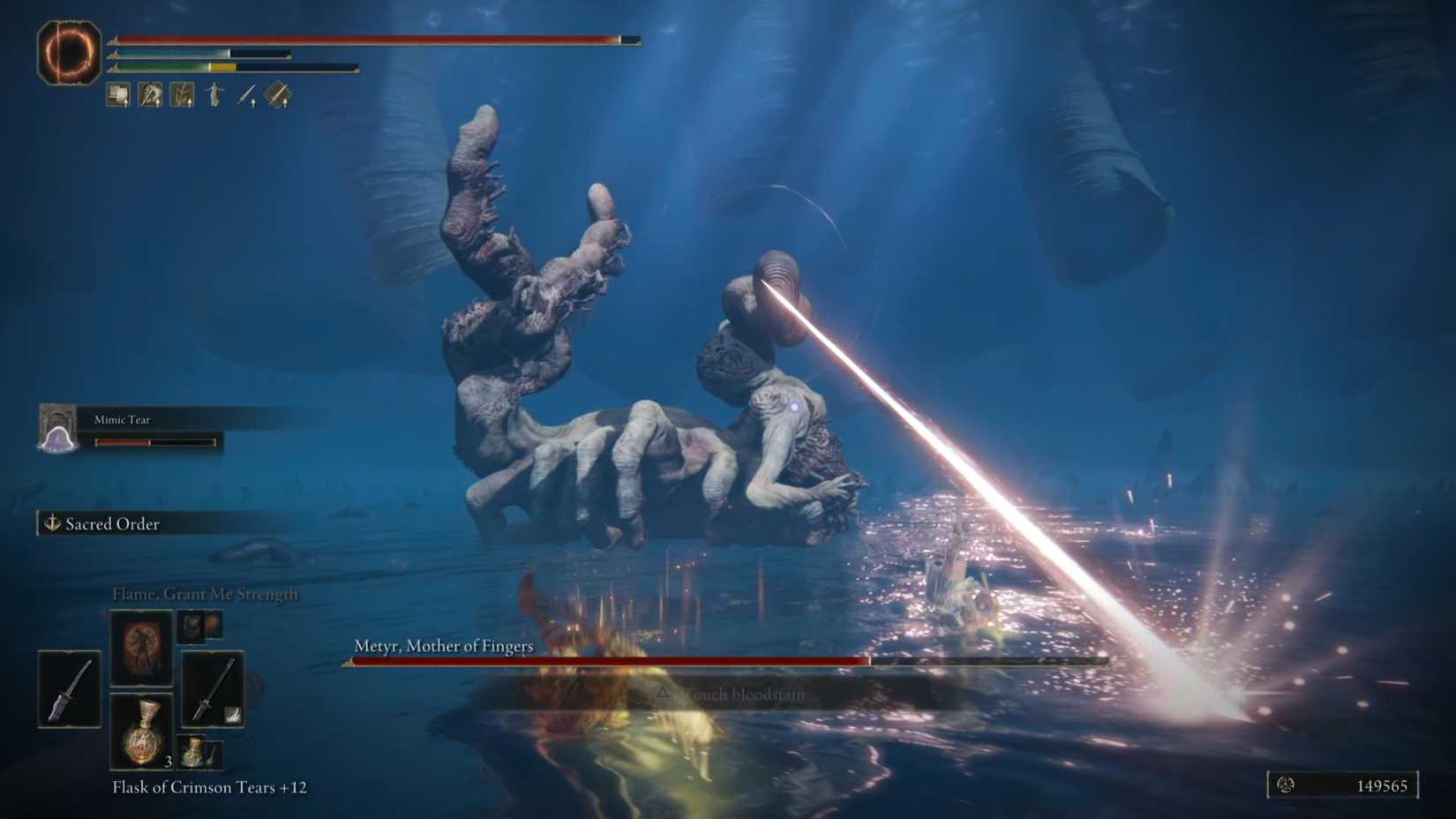Viewport: 1456px width, 819px height.
Task: Toggle the small ash-of-war badge on the katana slot
Action: tap(234, 713)
